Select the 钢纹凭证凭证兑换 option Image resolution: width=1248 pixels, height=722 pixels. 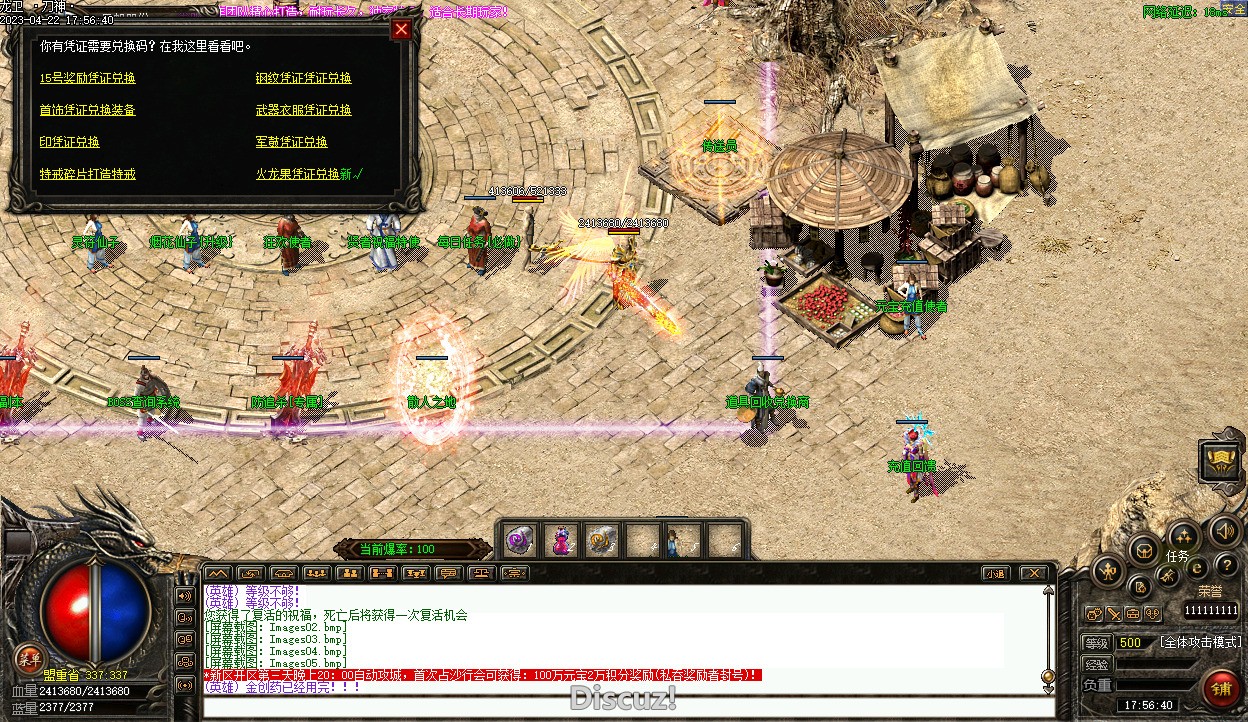point(304,78)
